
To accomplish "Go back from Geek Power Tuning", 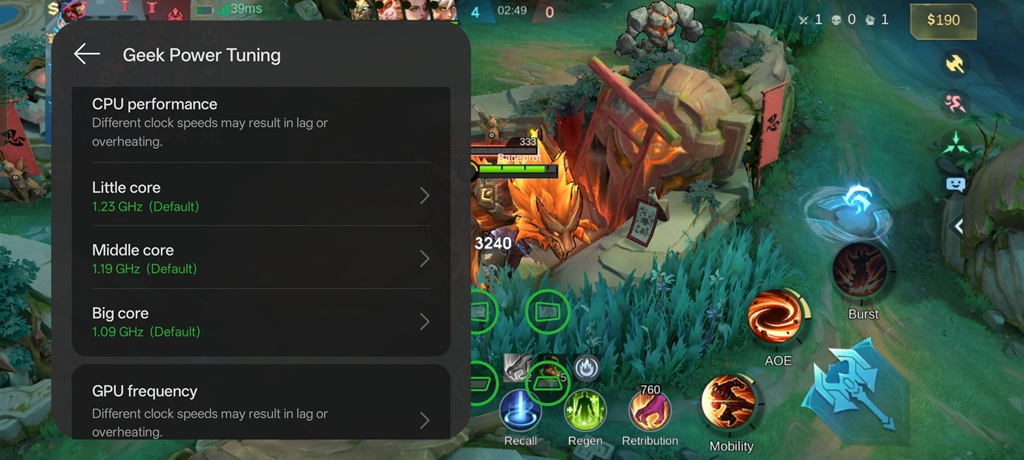I will [87, 55].
